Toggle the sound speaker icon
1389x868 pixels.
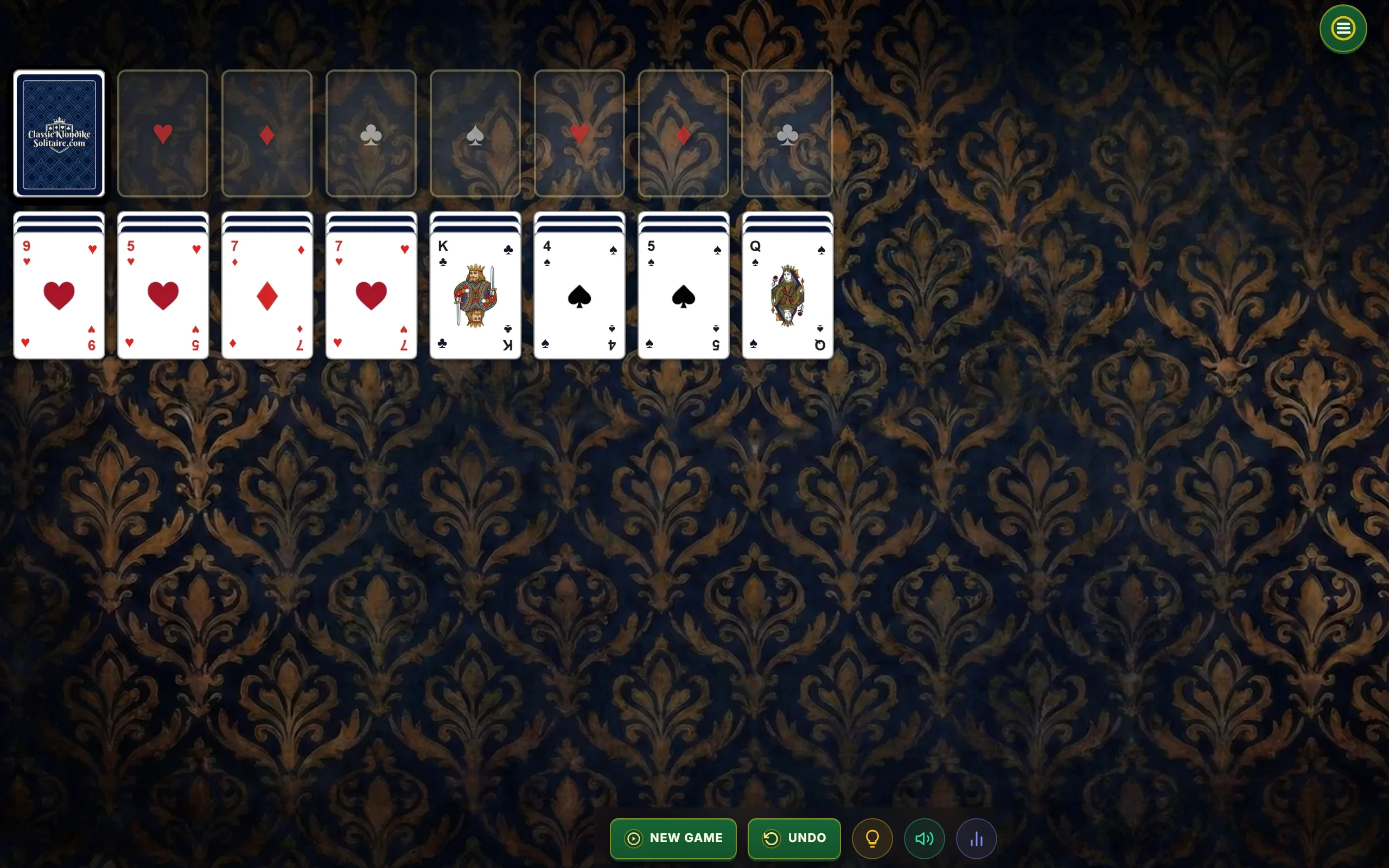(x=924, y=838)
